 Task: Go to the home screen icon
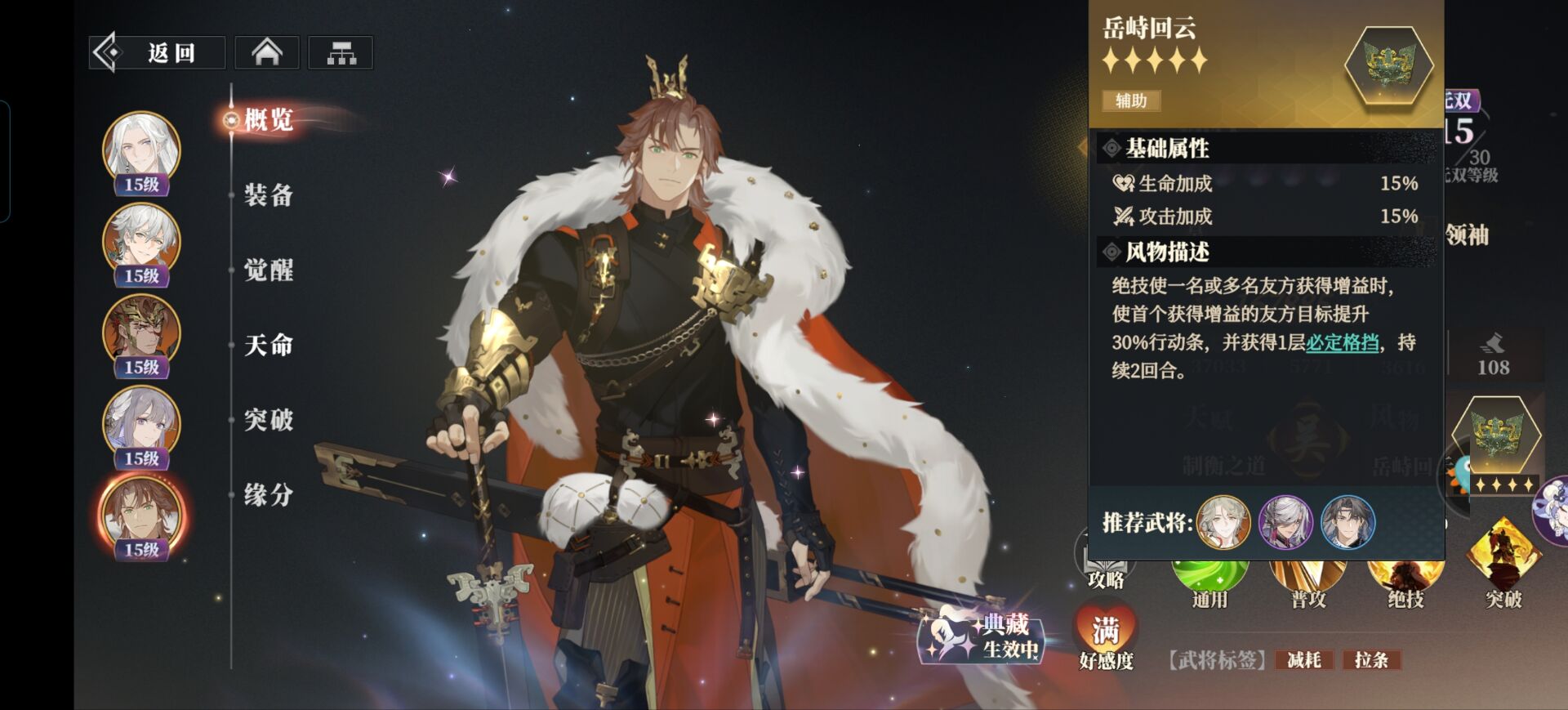point(267,53)
